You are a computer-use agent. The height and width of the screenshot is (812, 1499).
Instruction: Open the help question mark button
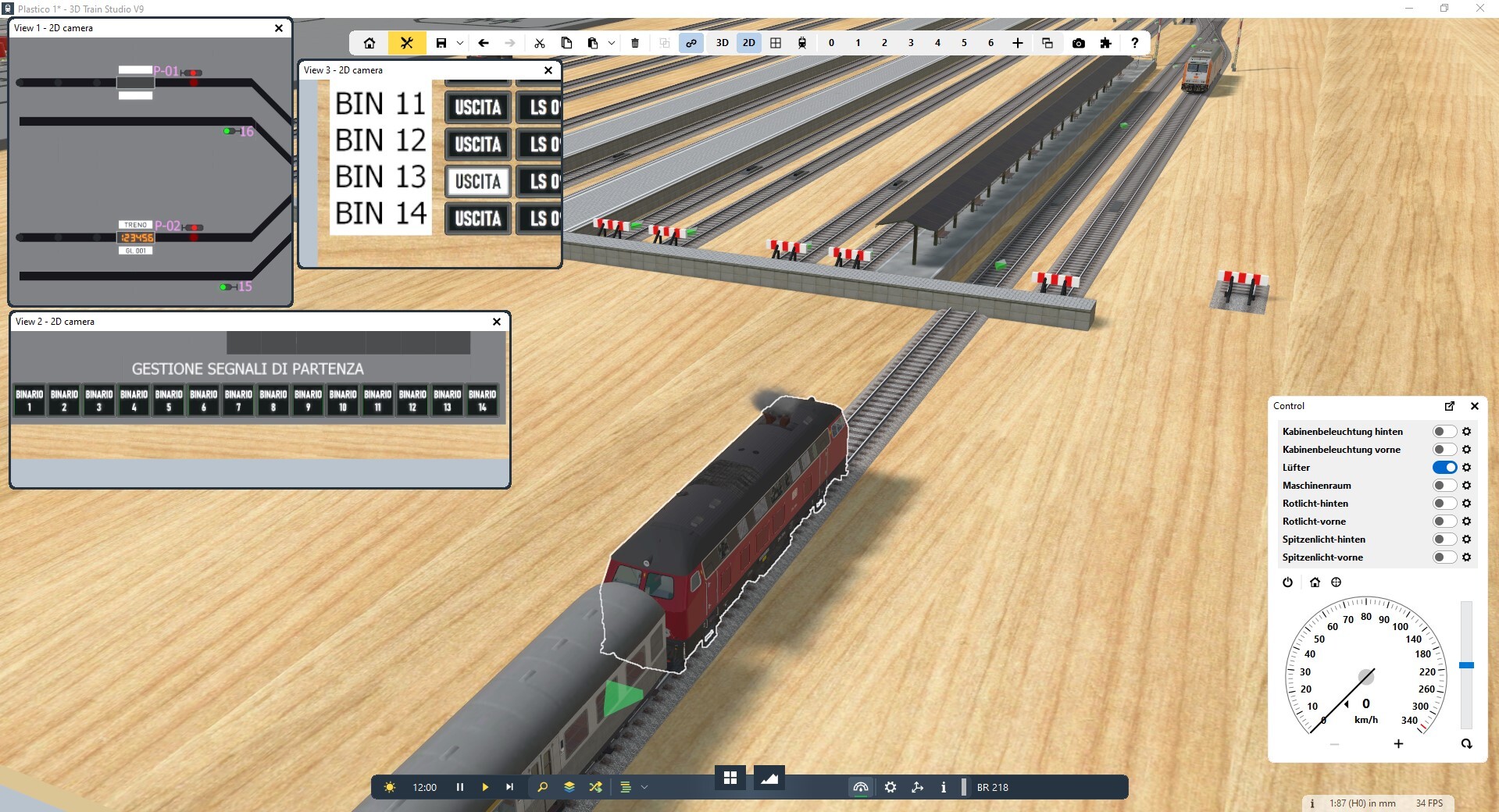1135,43
